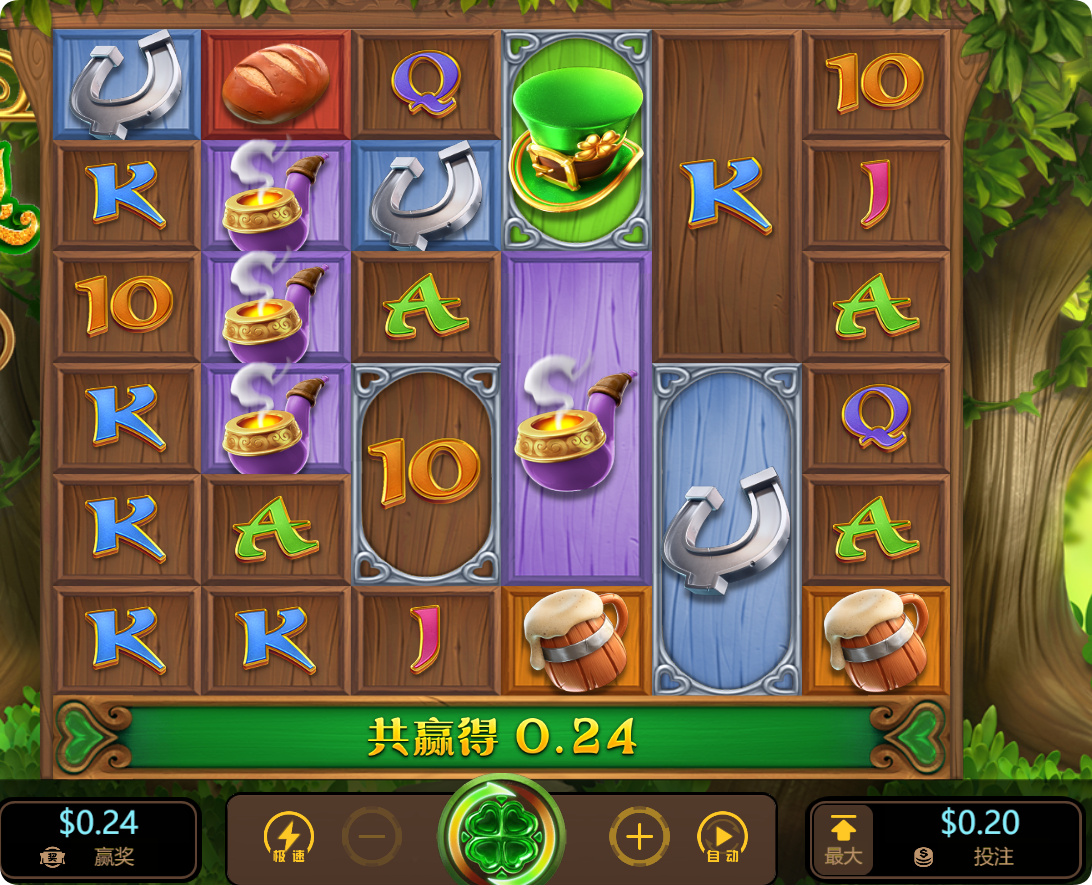The height and width of the screenshot is (885, 1092).
Task: Open the win prize panel showing $0.24
Action: [x=98, y=839]
